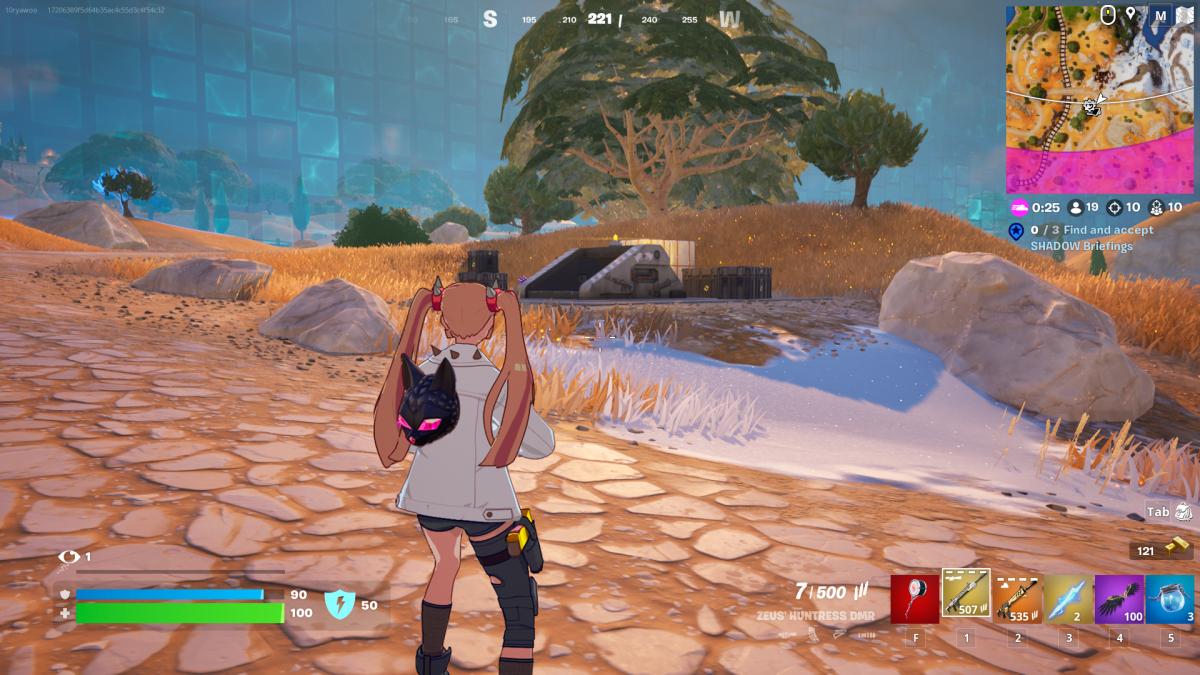The image size is (1200, 675).
Task: Select the red balloon item slot
Action: click(915, 598)
